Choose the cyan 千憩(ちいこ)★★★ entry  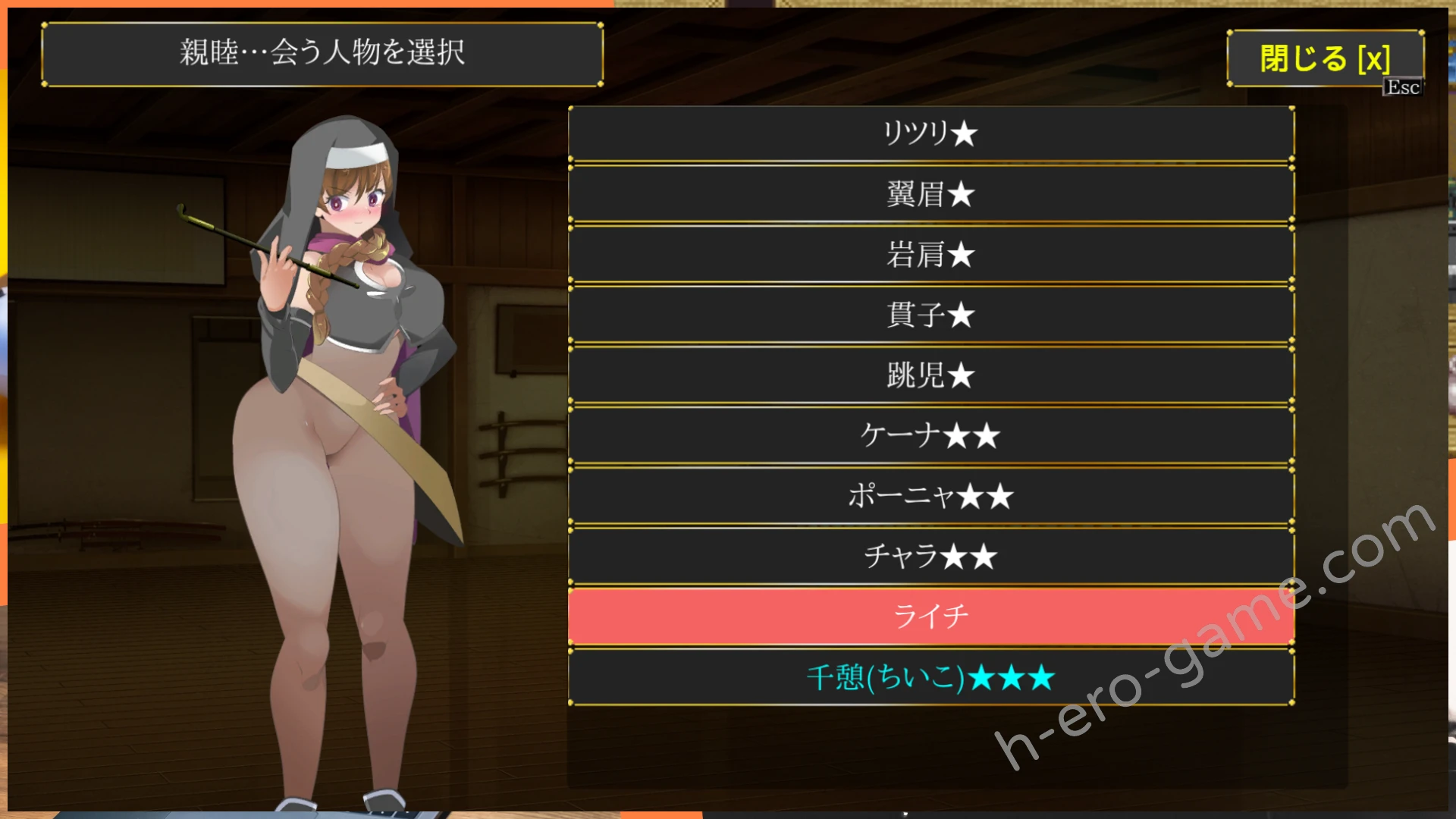(930, 677)
